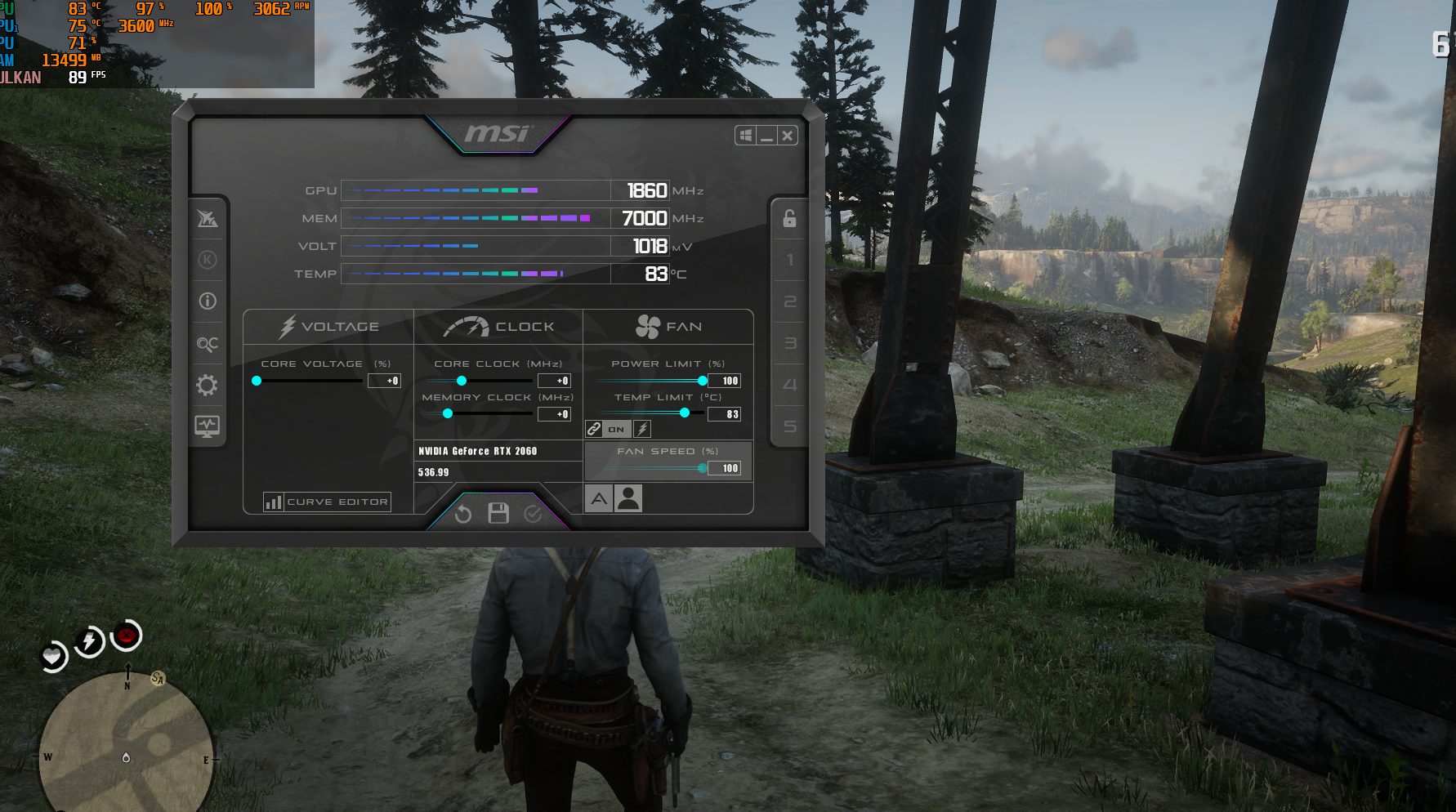Open the hardware monitor icon
This screenshot has width=1456, height=812.
[x=208, y=426]
